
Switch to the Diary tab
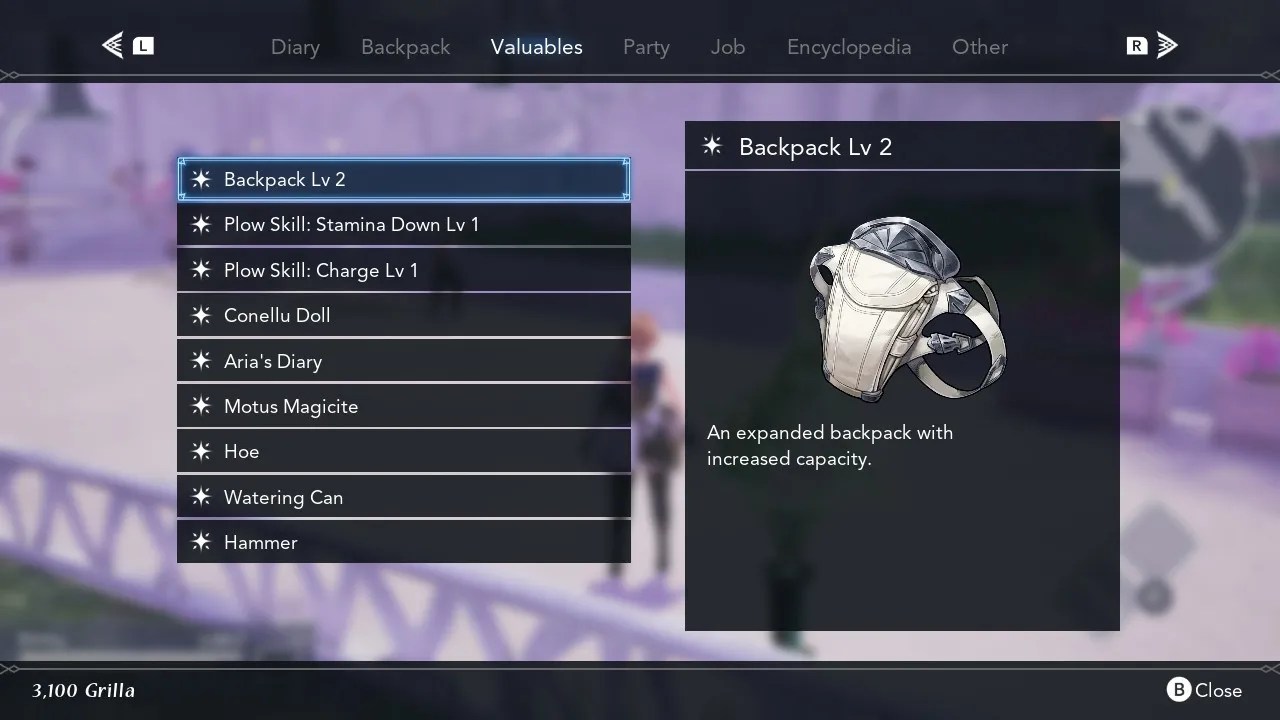click(295, 47)
